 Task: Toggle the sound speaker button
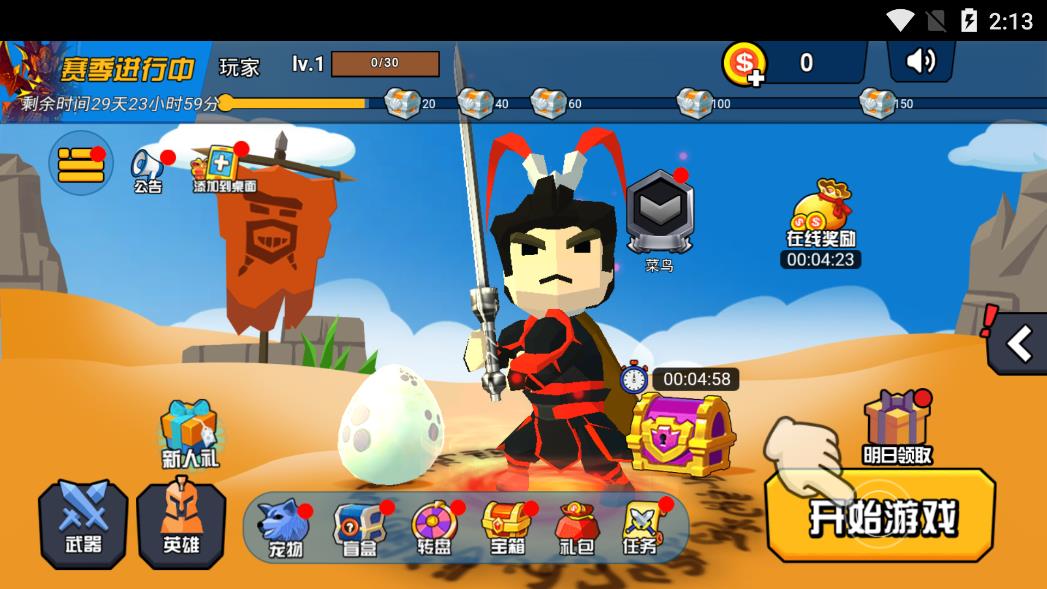pyautogui.click(x=920, y=62)
